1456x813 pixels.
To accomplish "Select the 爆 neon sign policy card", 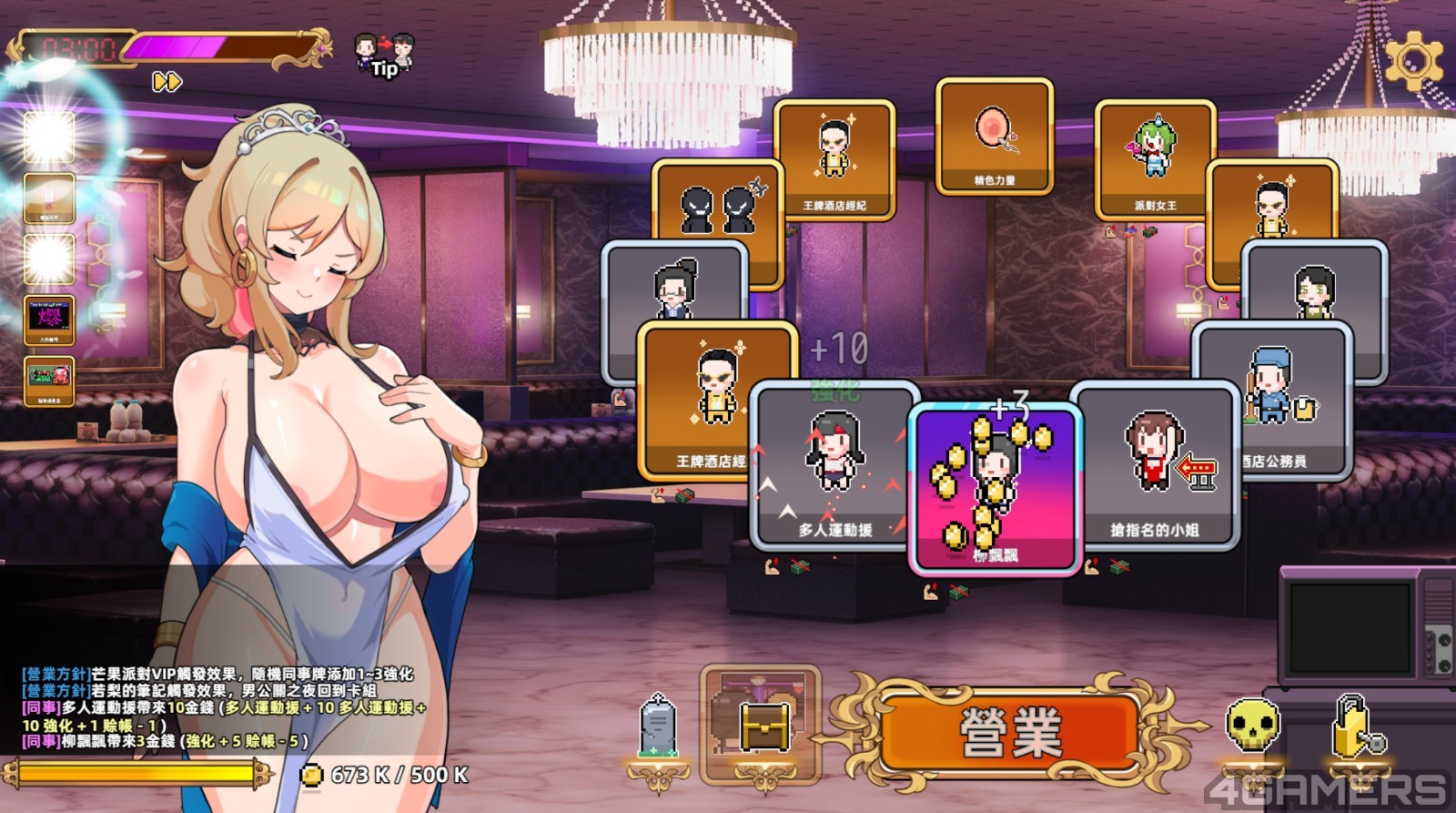I will tap(49, 320).
